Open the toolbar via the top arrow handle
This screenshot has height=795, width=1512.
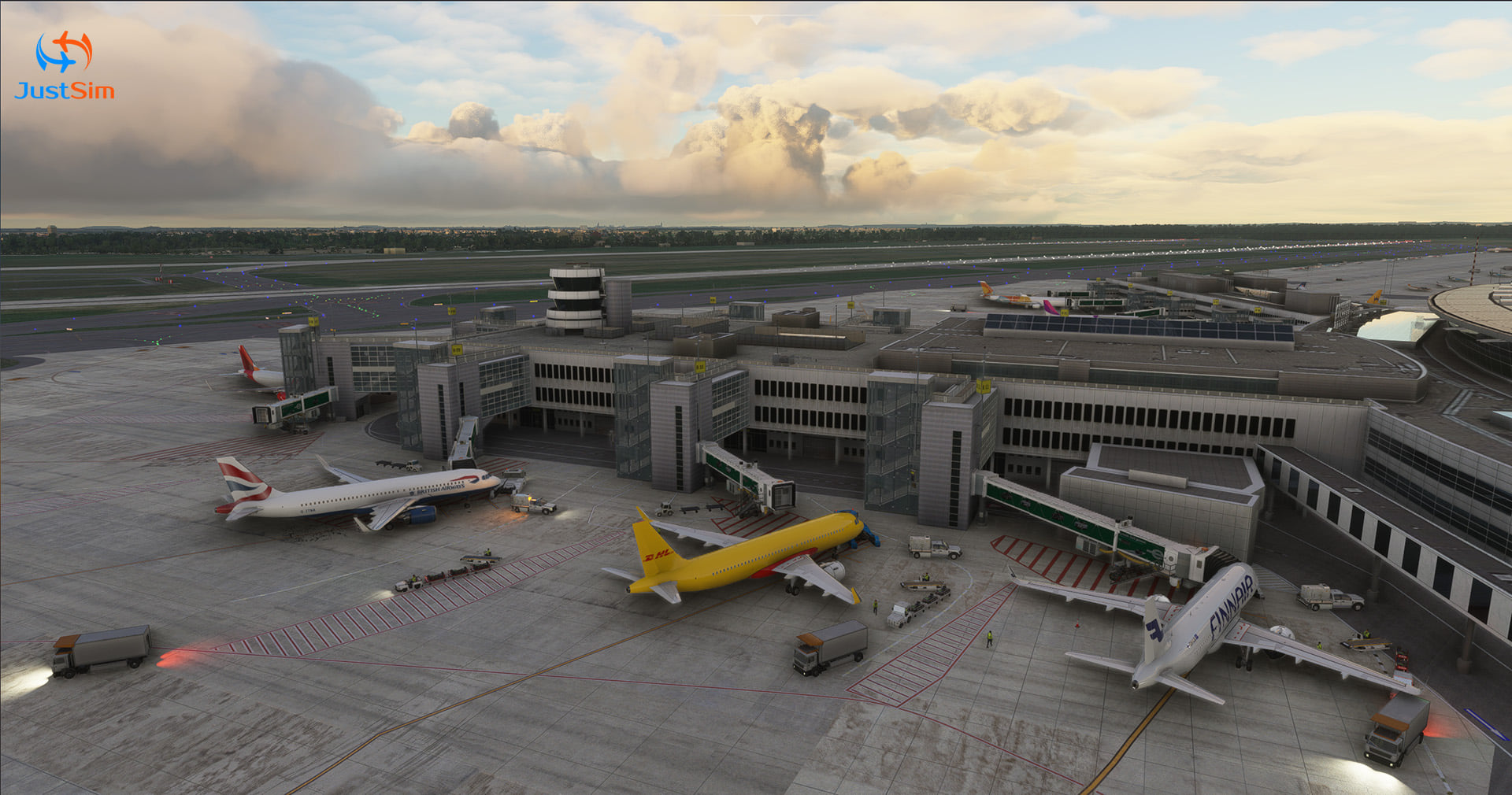click(x=756, y=19)
